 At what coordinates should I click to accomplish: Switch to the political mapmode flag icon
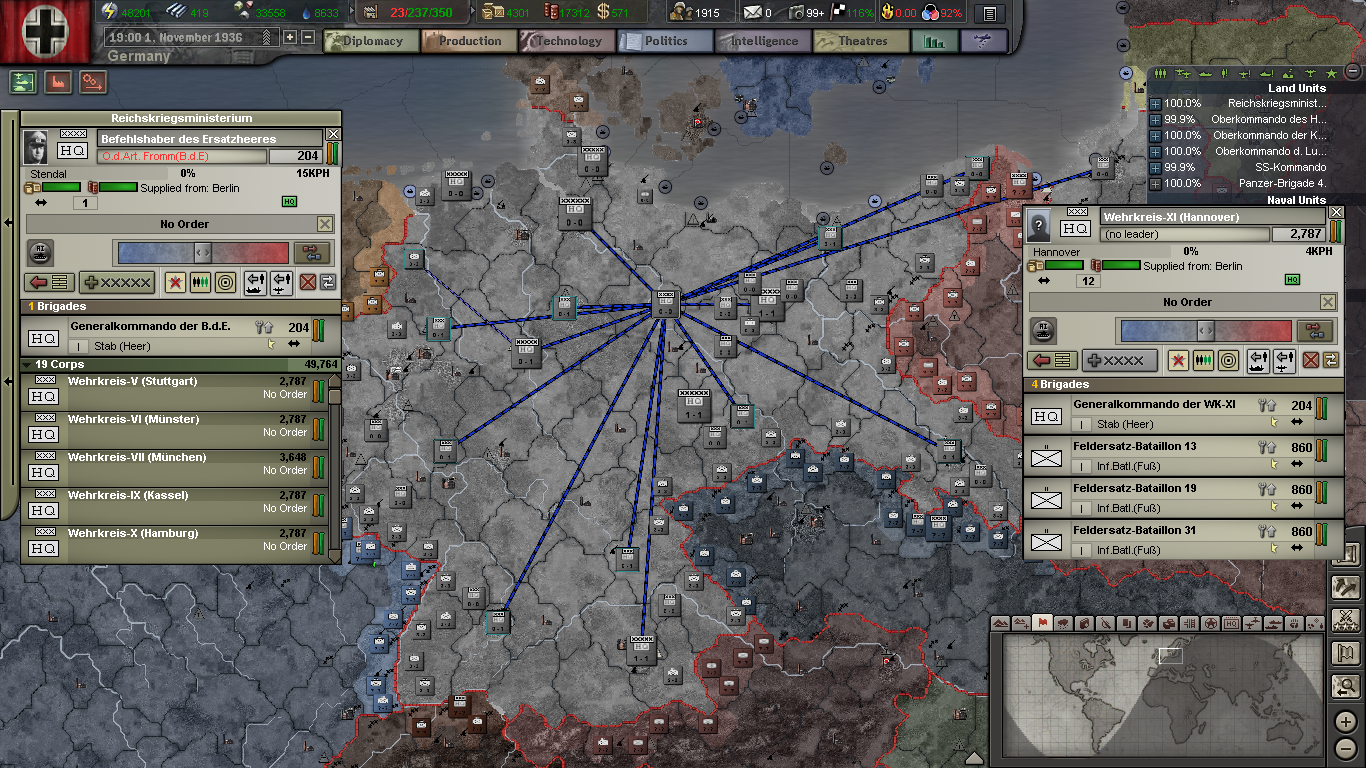[x=1043, y=623]
